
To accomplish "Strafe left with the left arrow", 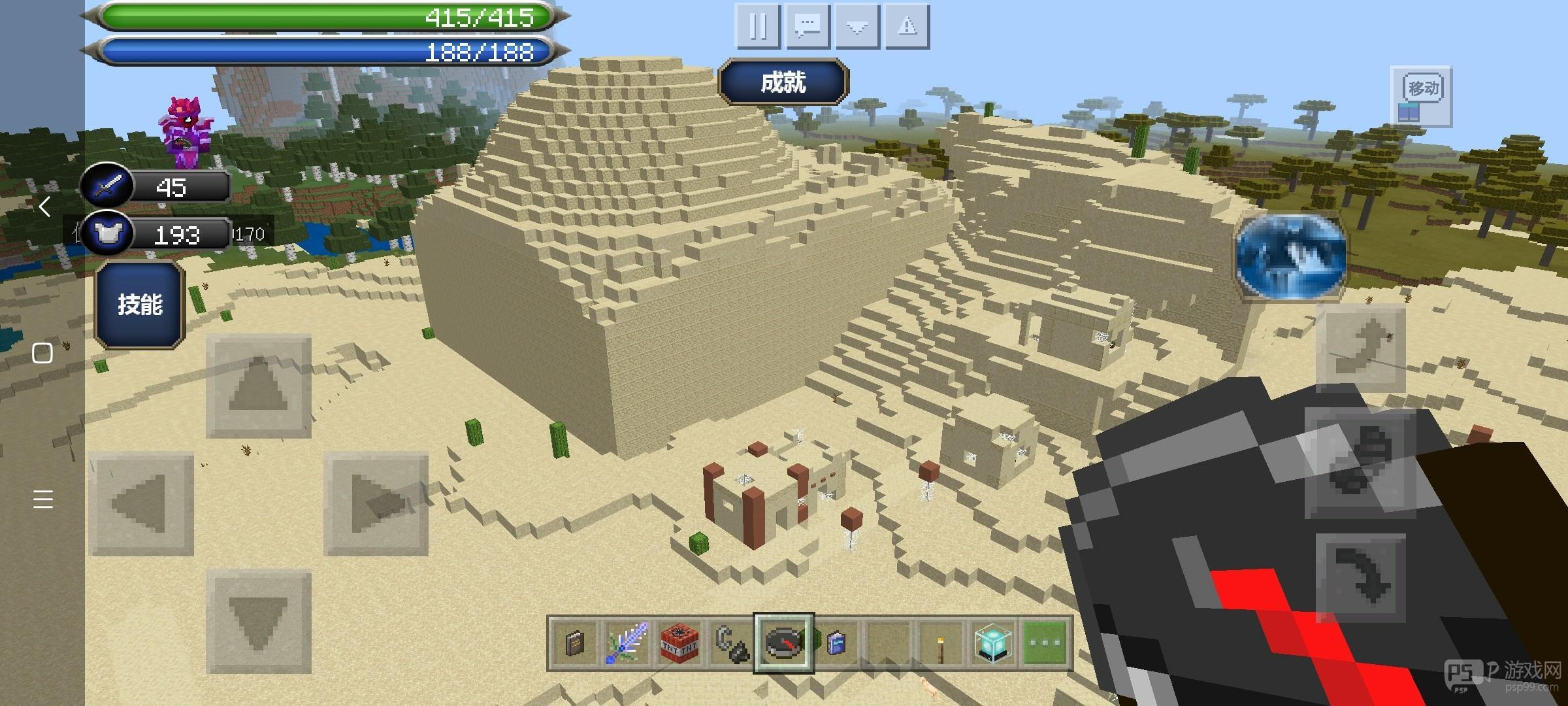I will coord(141,503).
